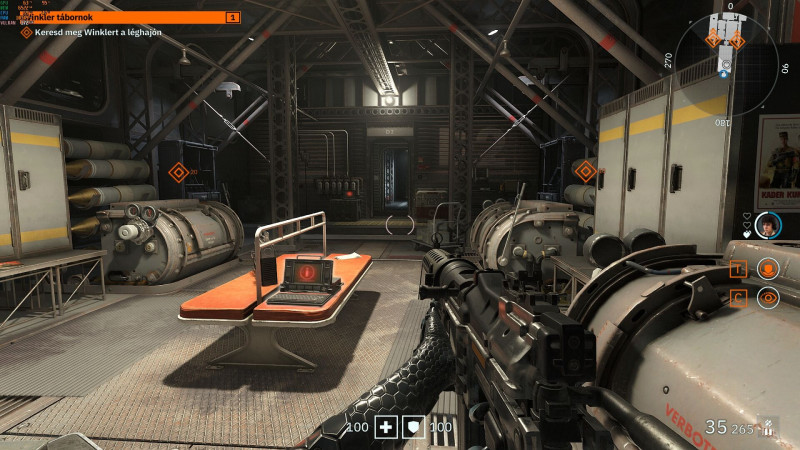Click the Keresd meg Winklert a léghajón objective
This screenshot has width=800, height=450.
pyautogui.click(x=98, y=33)
